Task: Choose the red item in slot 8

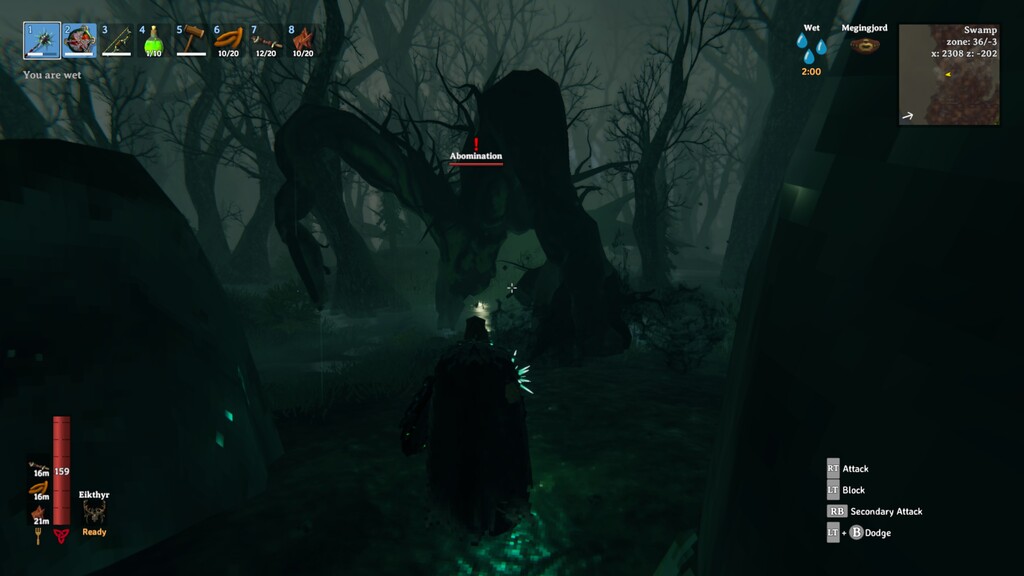Action: (303, 41)
